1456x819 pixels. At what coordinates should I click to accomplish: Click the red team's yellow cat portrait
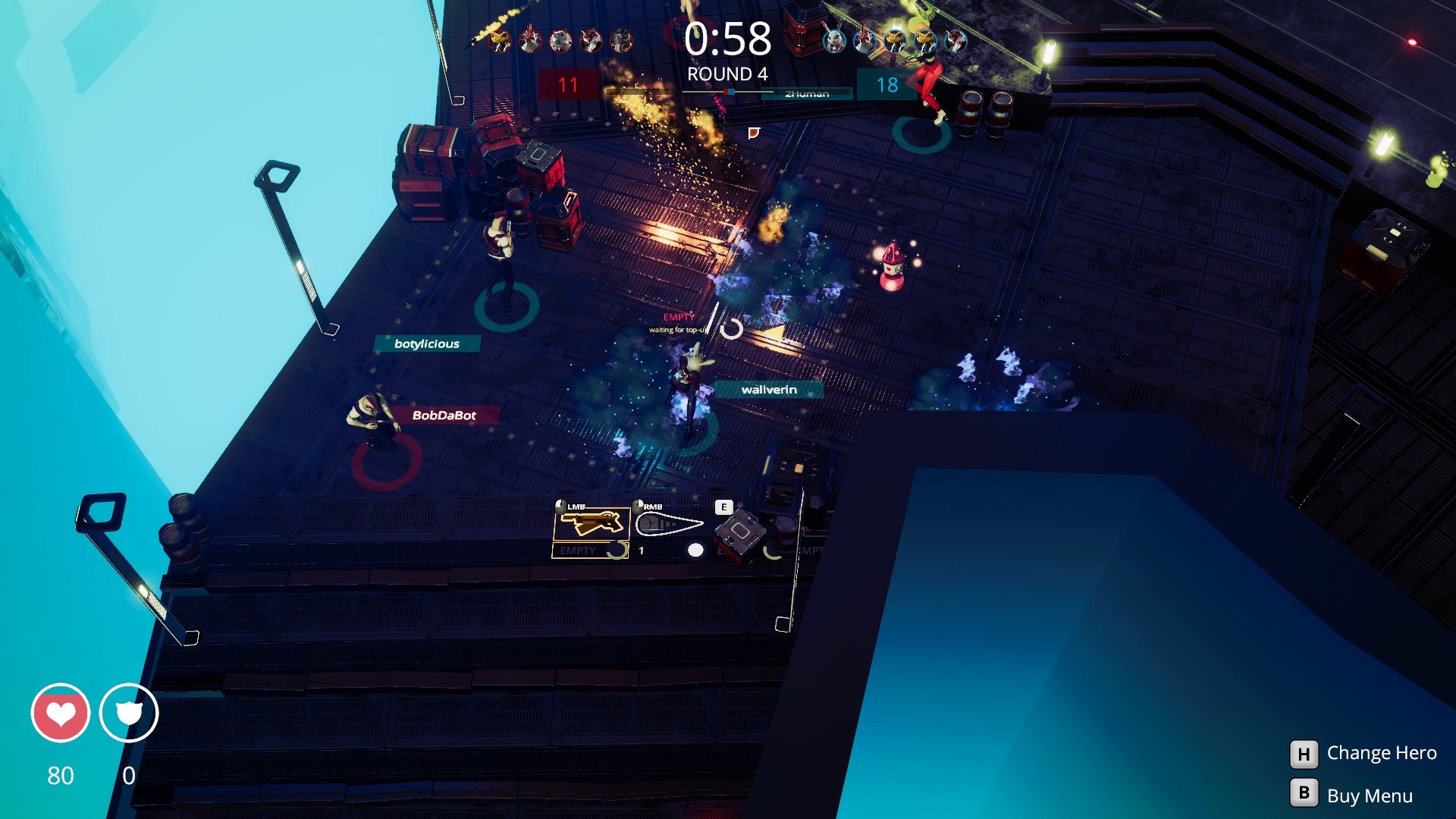[500, 40]
